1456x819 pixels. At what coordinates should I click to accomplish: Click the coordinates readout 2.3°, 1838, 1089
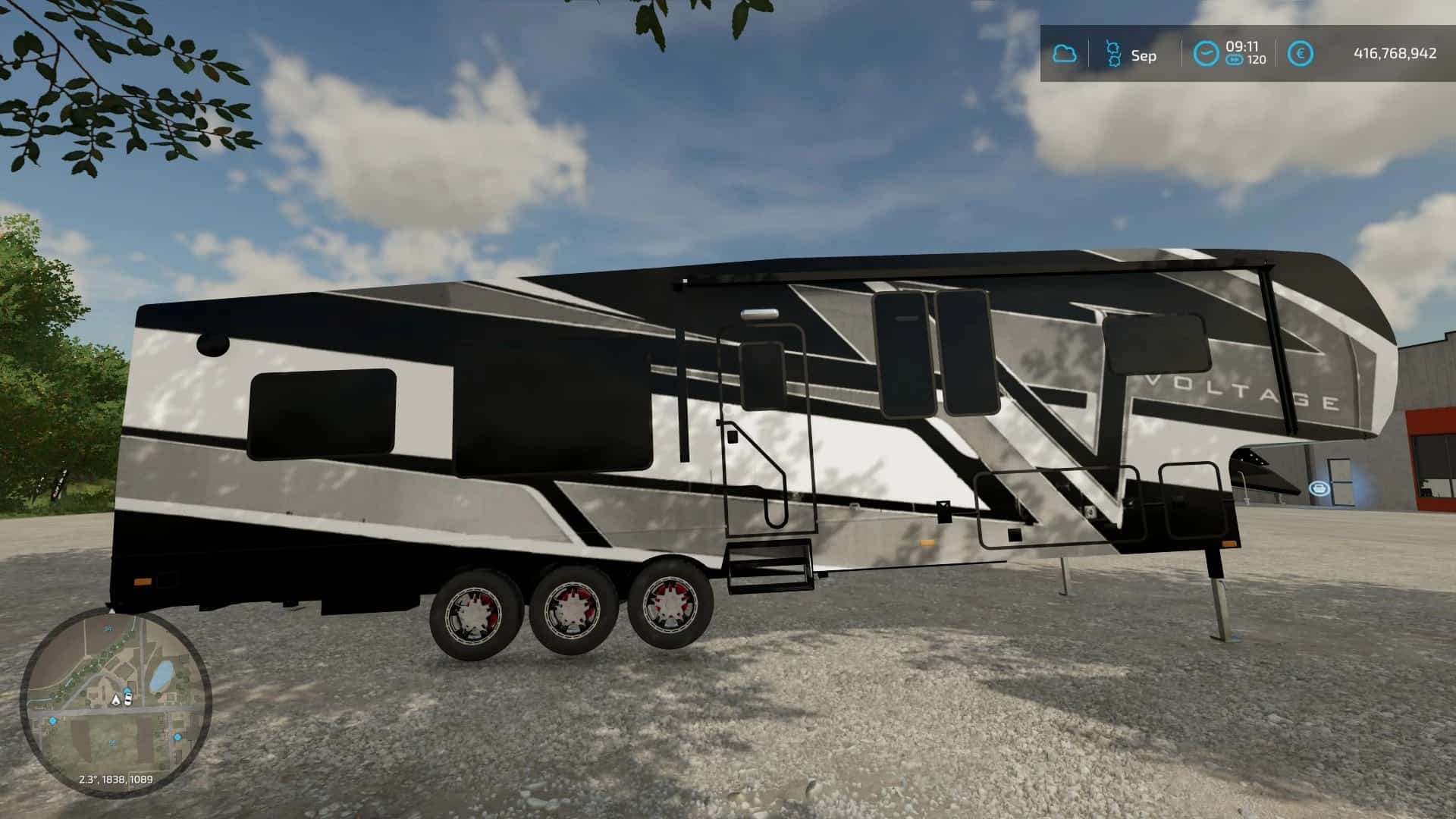click(x=115, y=779)
